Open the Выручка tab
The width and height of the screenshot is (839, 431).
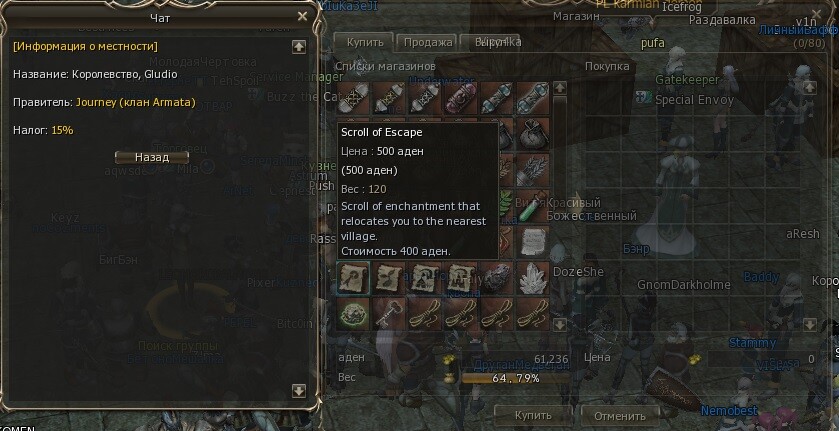click(x=496, y=42)
